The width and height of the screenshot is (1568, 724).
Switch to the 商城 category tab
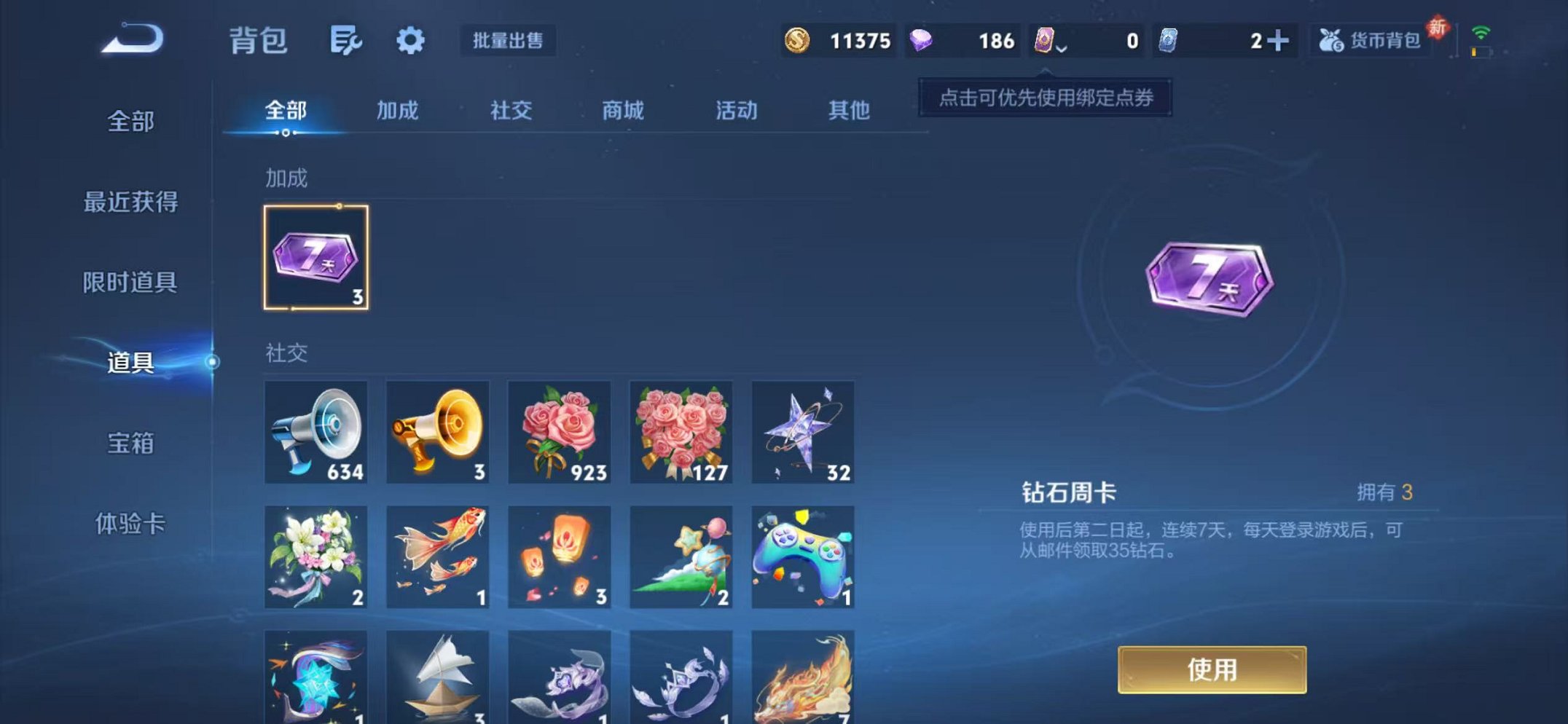[x=622, y=111]
